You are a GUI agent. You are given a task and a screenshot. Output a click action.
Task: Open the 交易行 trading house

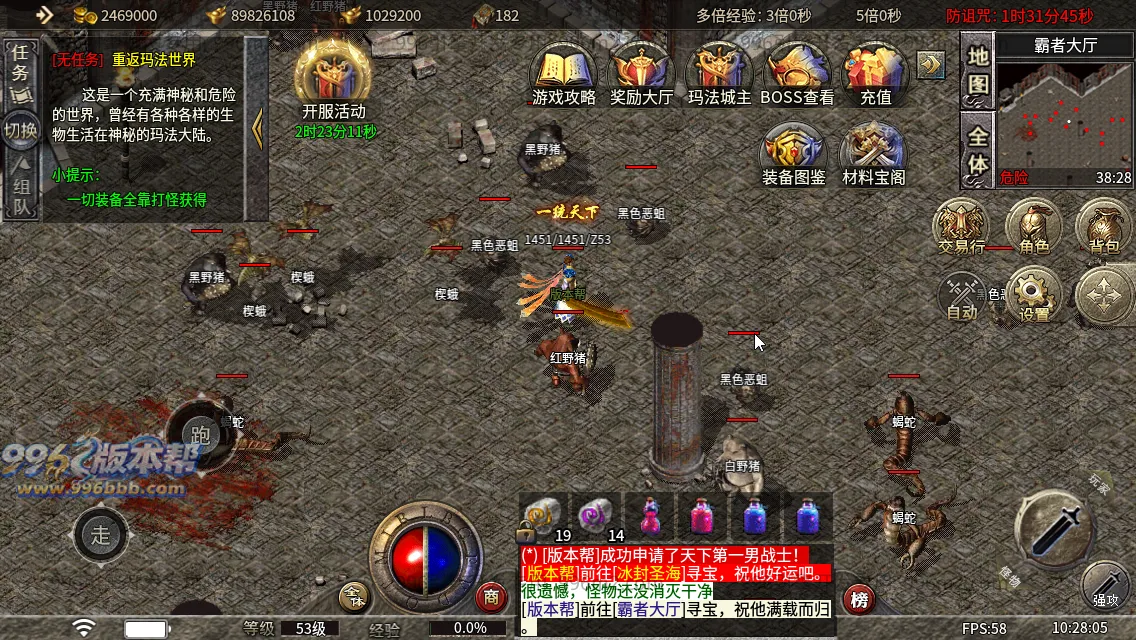click(961, 227)
